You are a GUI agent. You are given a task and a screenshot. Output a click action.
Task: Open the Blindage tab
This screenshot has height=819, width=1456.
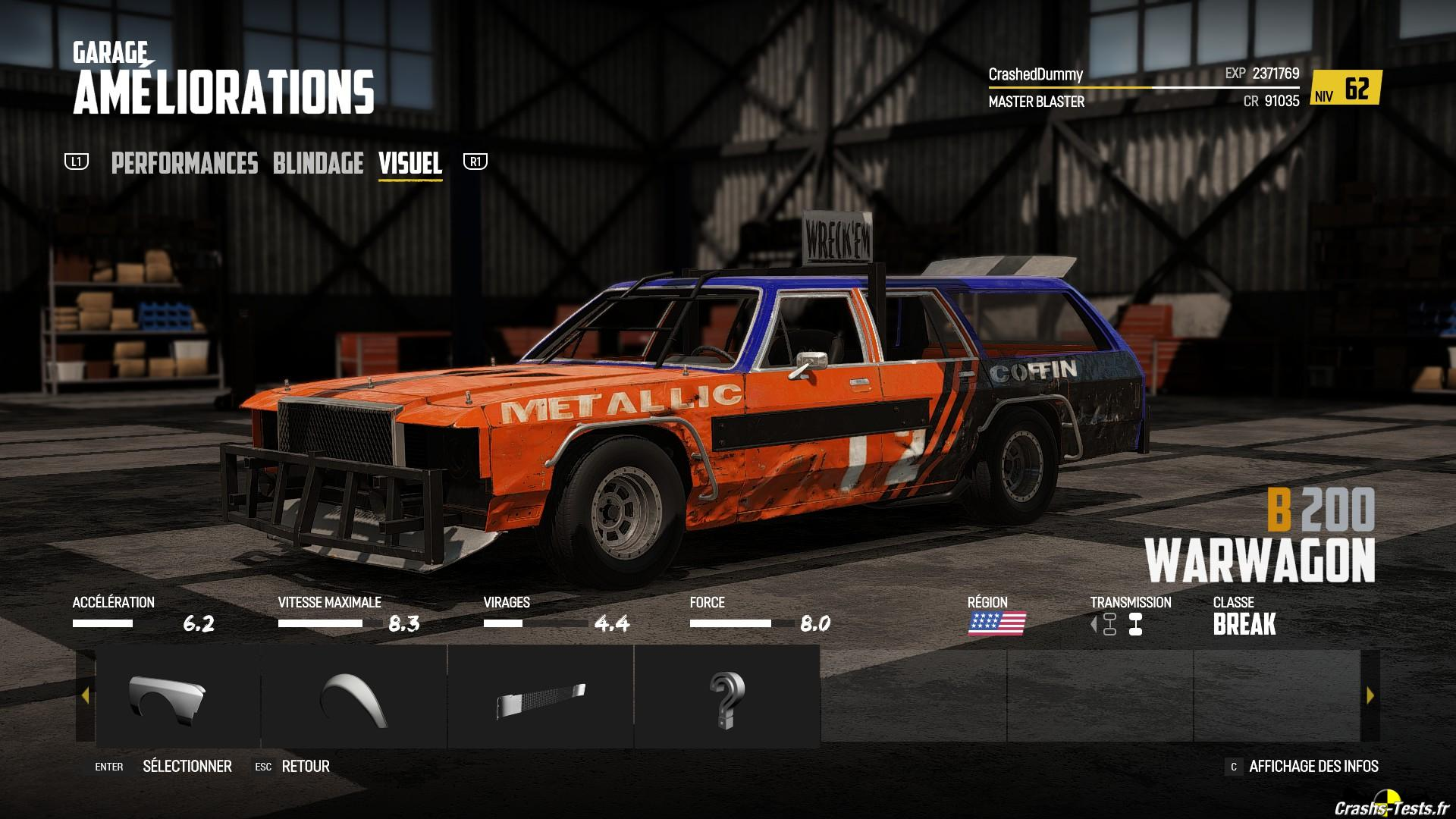pos(318,164)
